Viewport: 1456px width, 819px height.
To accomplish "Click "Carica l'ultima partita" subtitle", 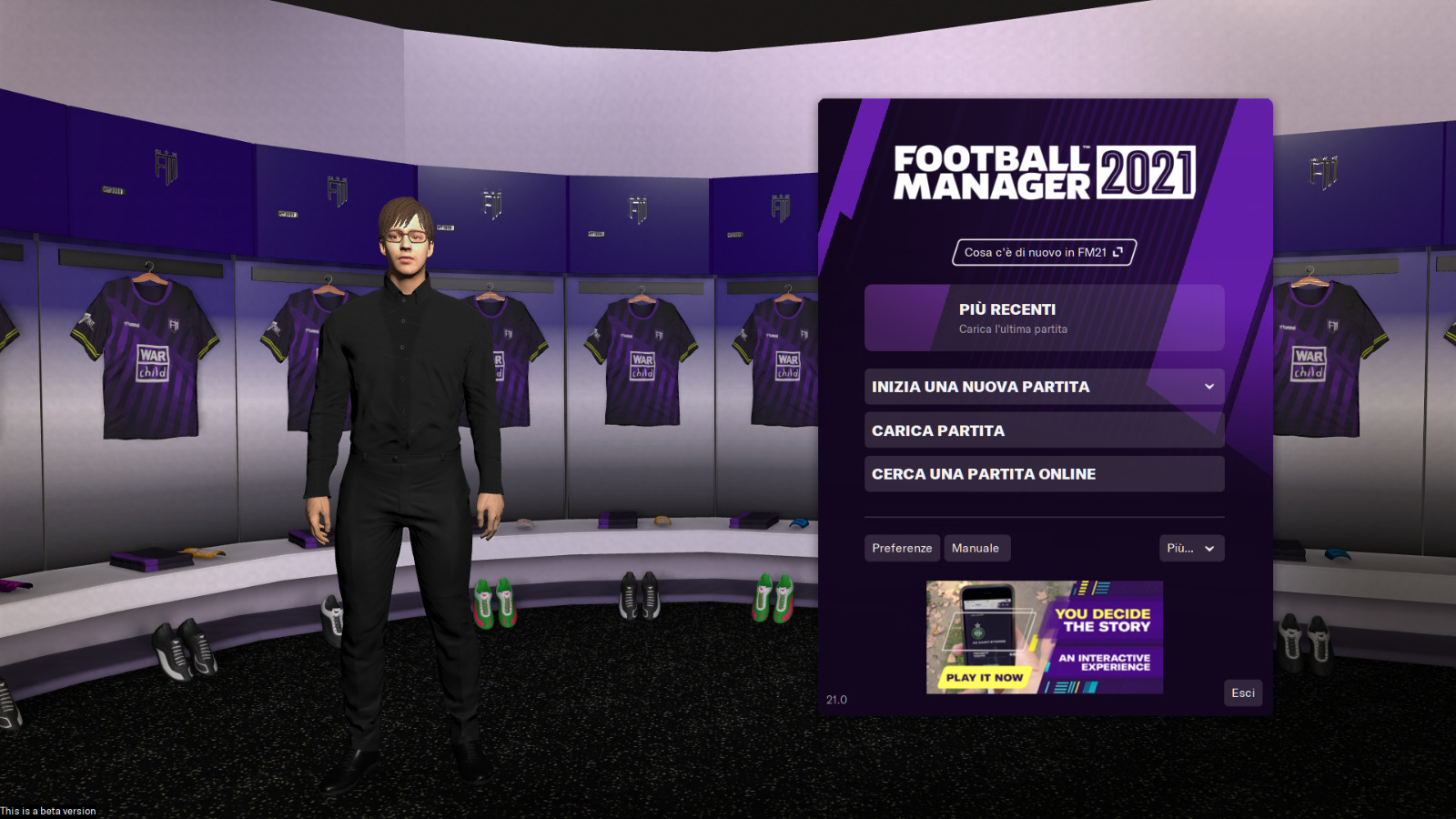I will pos(1013,329).
